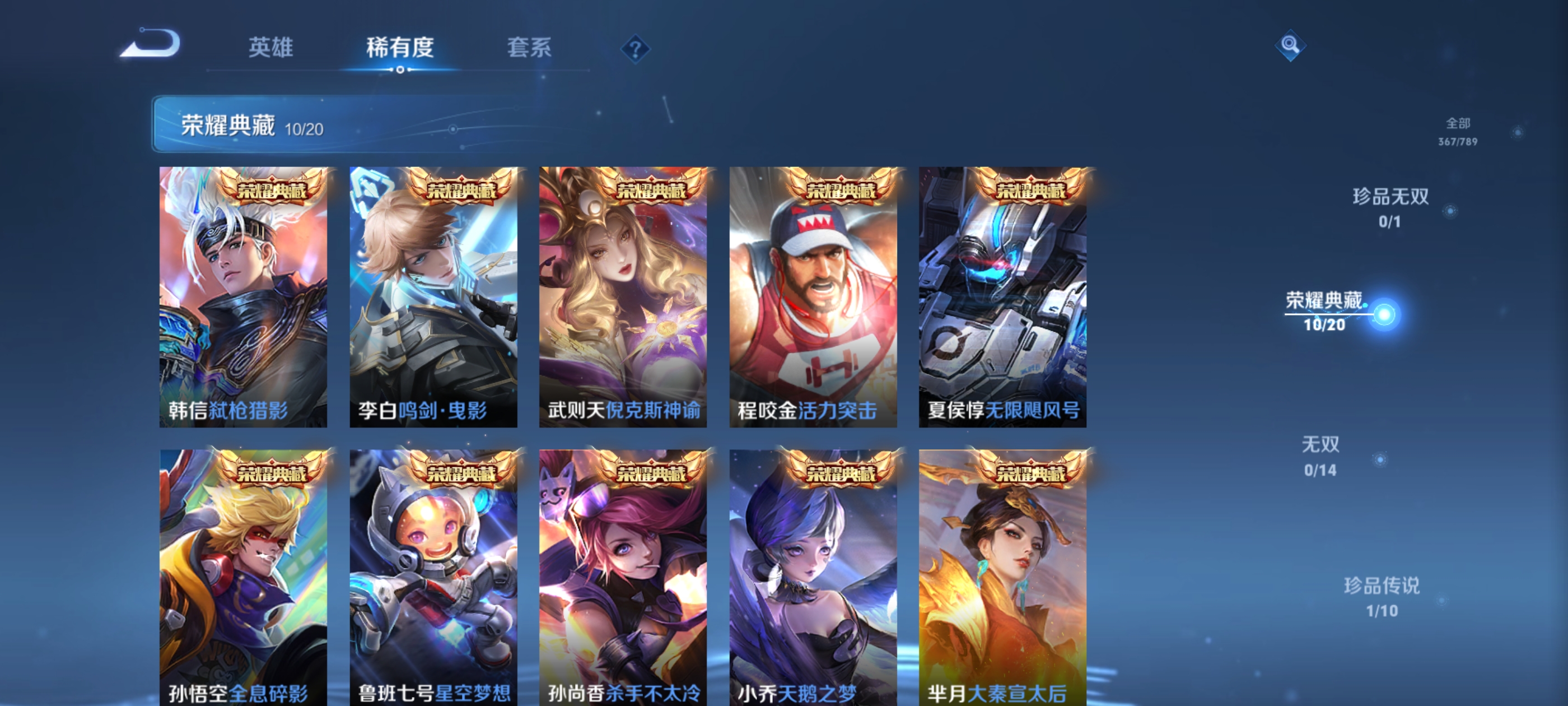Open the search magnifier icon top-right
Image resolution: width=1568 pixels, height=706 pixels.
pos(1290,46)
